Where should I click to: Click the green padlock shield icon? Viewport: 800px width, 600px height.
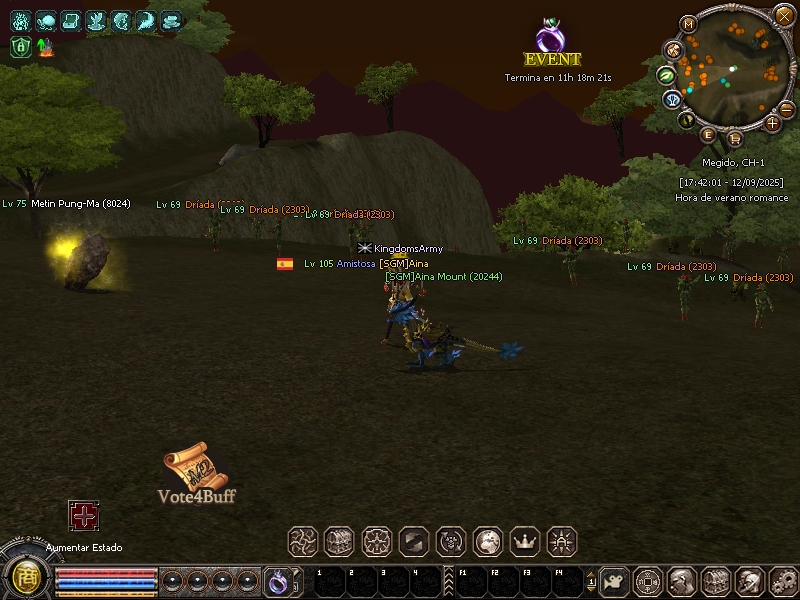pos(21,46)
